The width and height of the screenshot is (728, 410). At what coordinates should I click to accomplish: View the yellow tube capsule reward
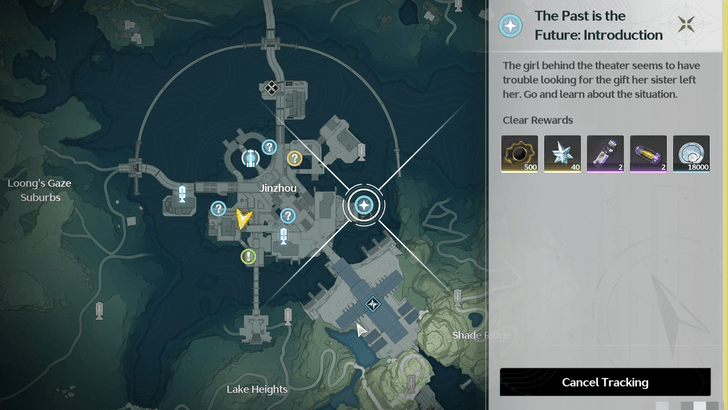pos(648,154)
